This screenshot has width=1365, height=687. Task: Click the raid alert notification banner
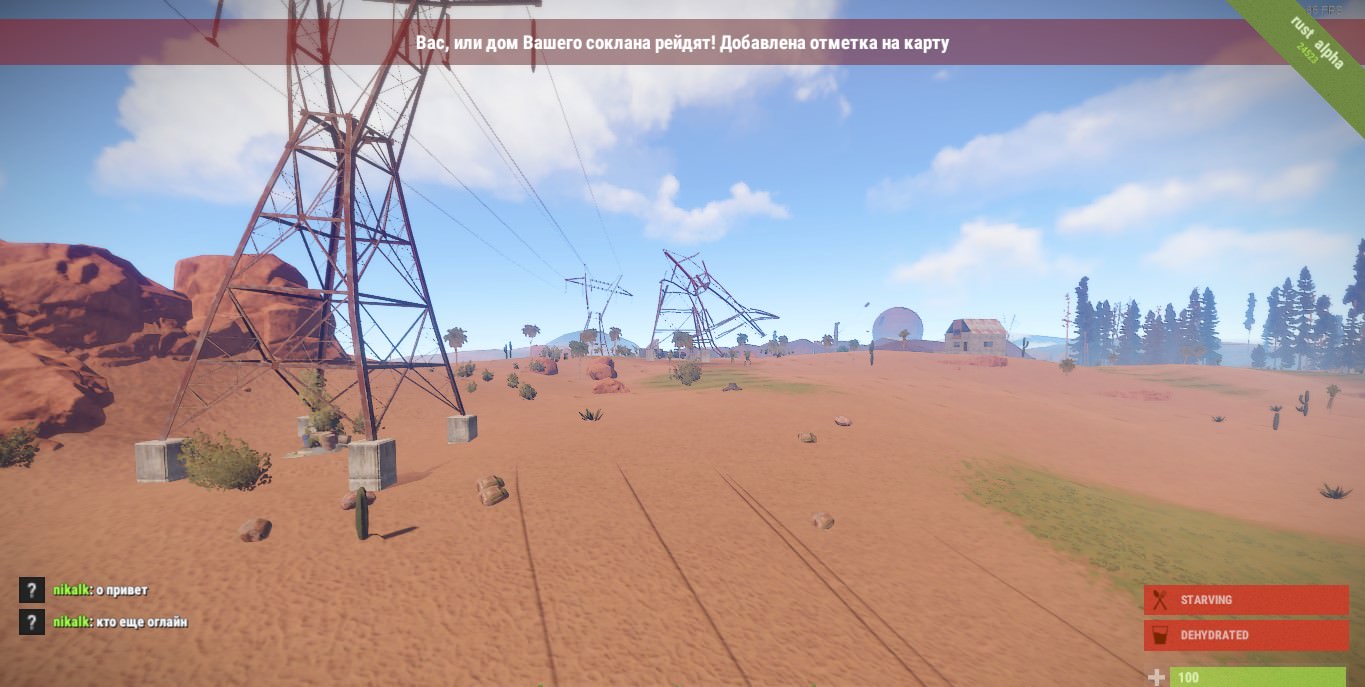[x=682, y=43]
